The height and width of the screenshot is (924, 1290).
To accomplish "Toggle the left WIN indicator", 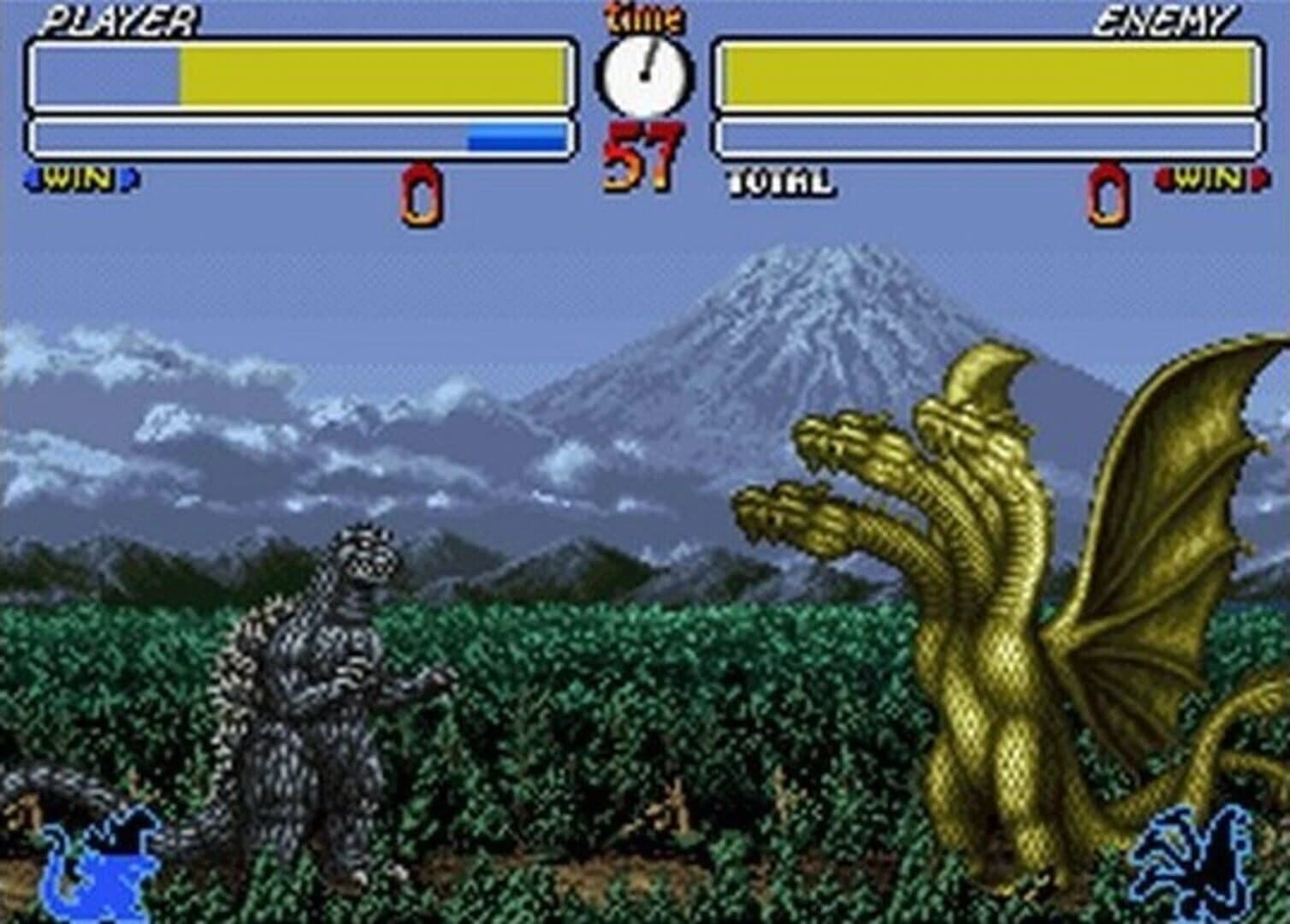I will [x=81, y=179].
